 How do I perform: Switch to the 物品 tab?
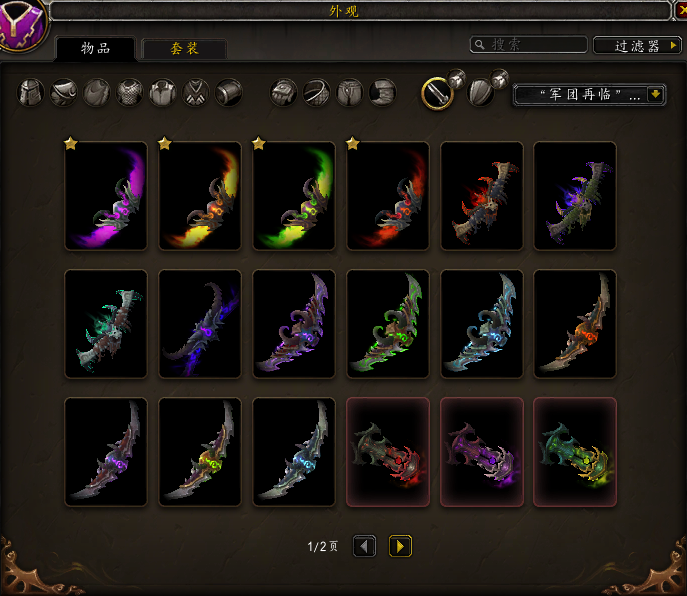[95, 48]
